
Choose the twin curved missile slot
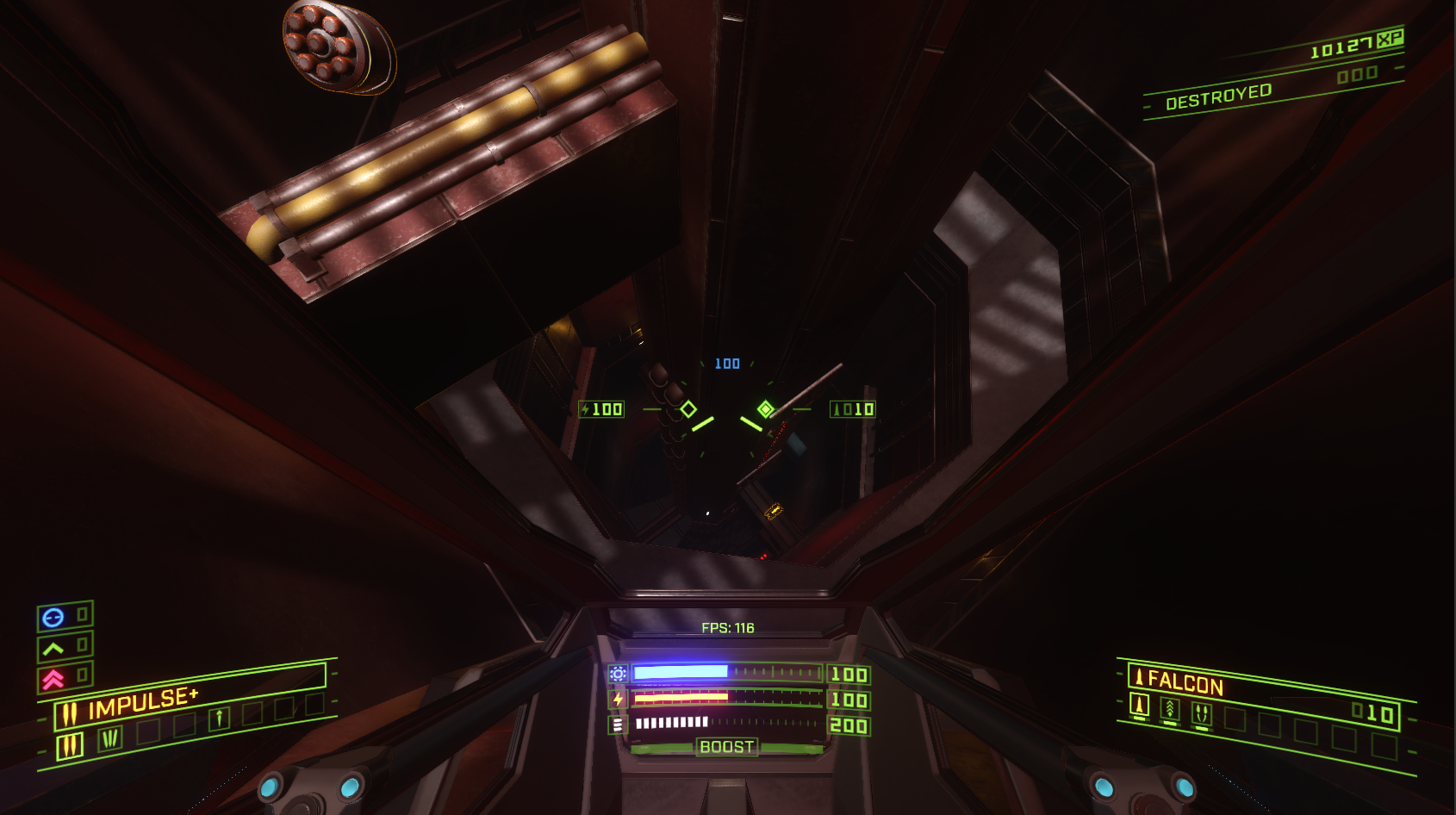pyautogui.click(x=1201, y=713)
